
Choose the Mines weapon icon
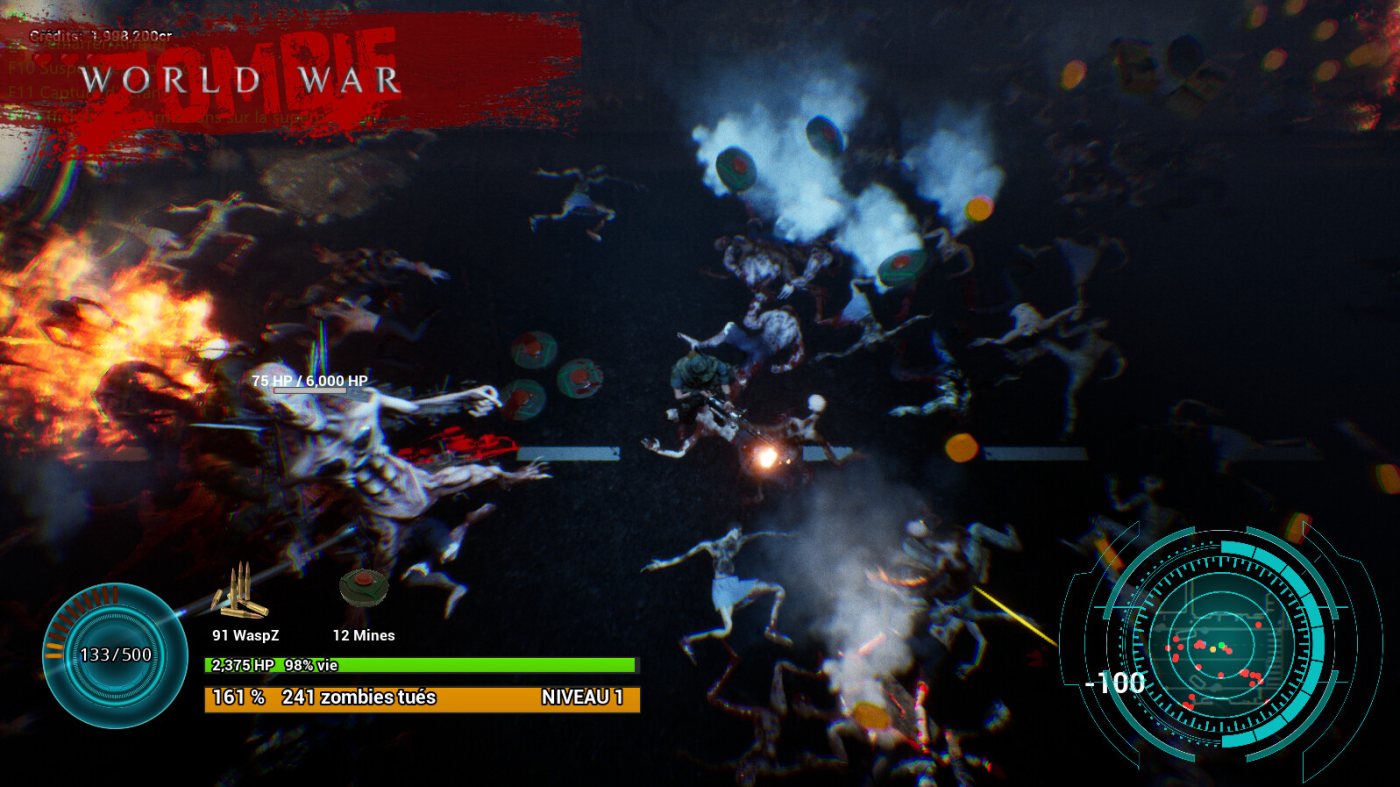[x=362, y=590]
